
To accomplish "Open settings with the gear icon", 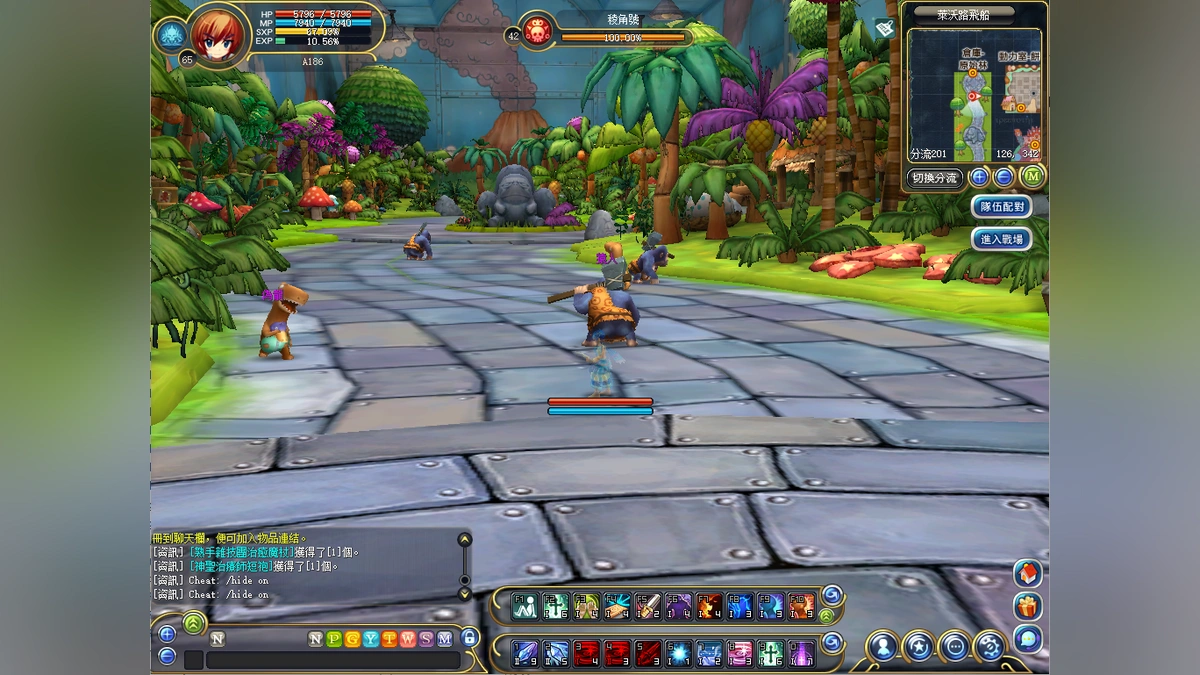I will pos(990,646).
